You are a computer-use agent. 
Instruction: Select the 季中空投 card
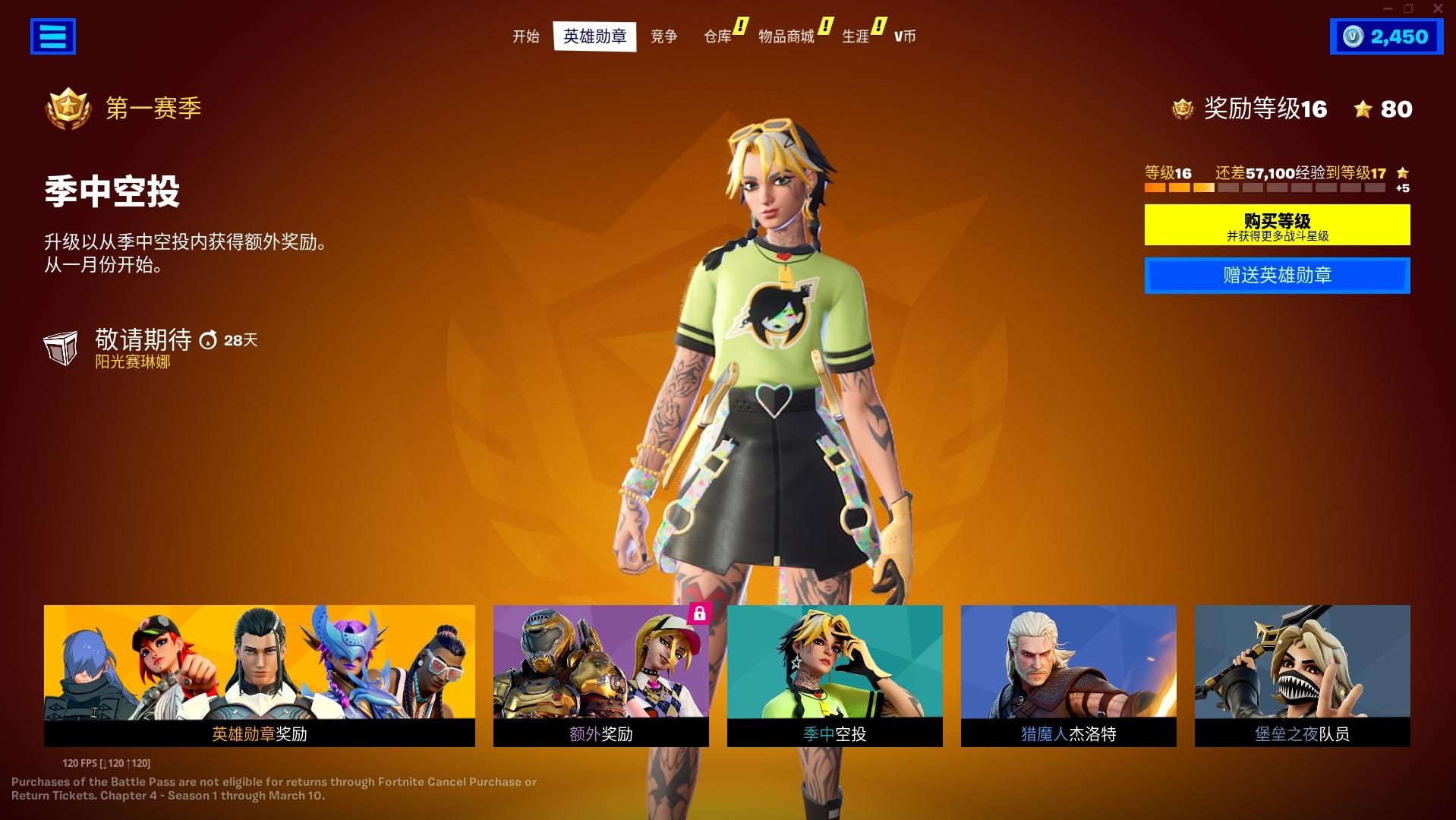(x=834, y=676)
